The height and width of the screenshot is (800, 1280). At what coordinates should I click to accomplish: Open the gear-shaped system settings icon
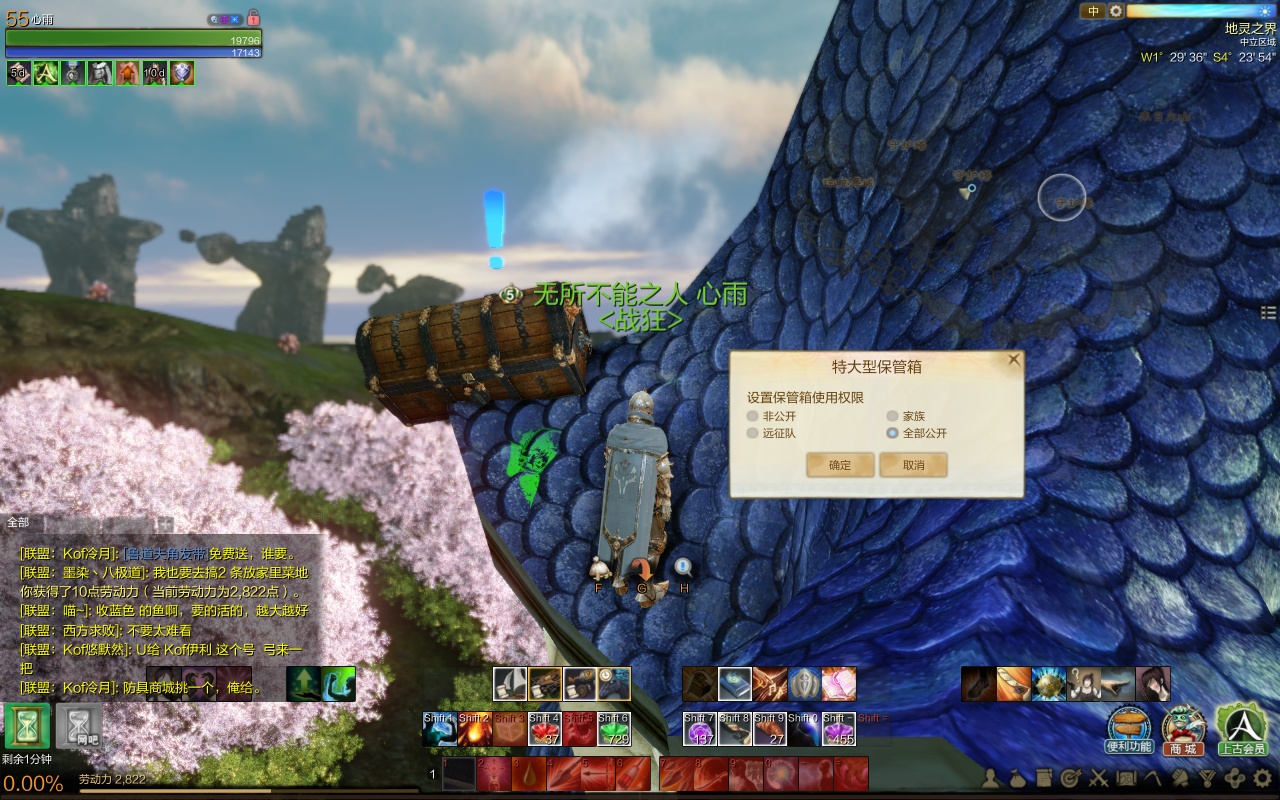pos(1262,777)
